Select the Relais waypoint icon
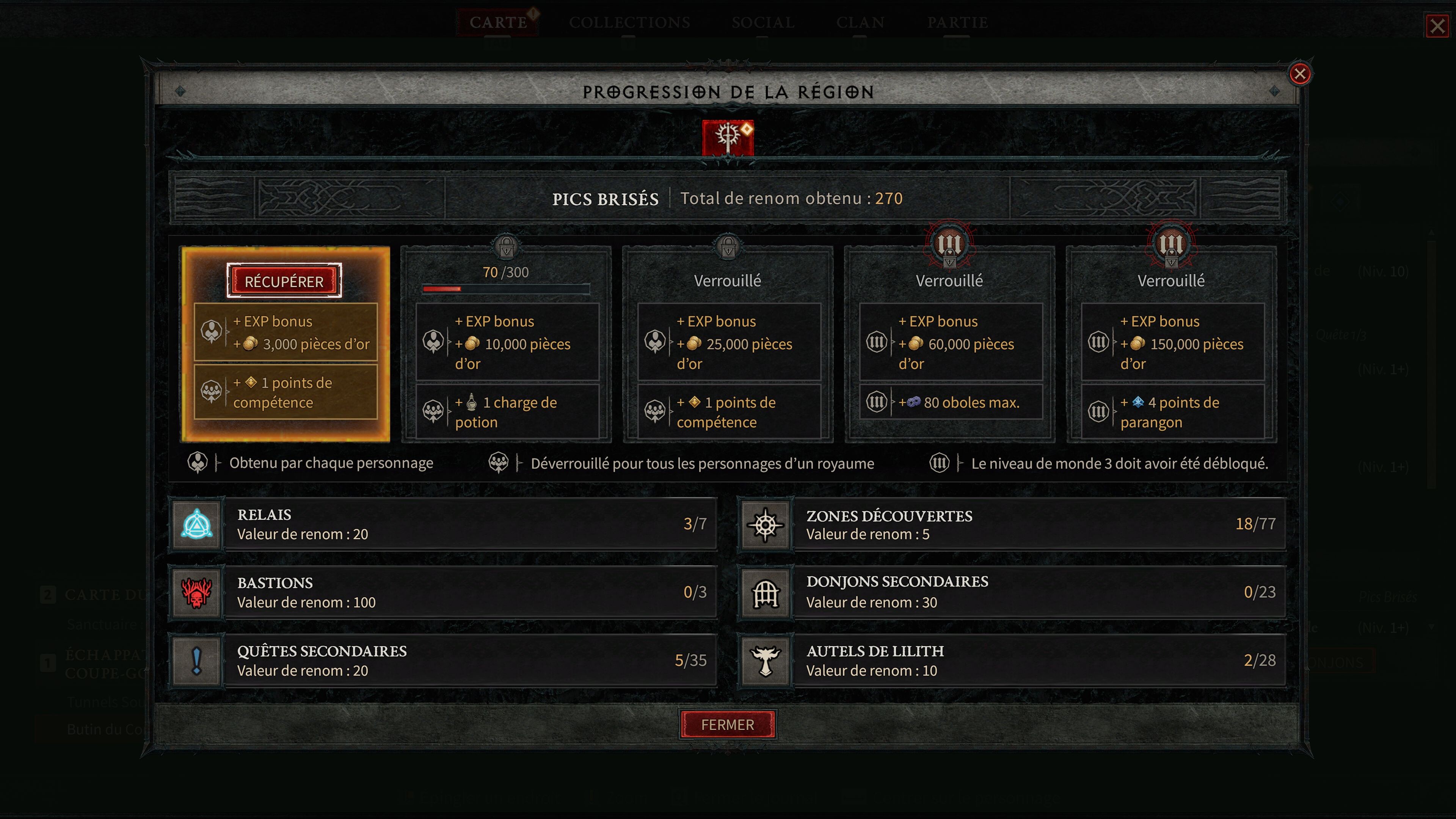The height and width of the screenshot is (819, 1456). (x=196, y=524)
